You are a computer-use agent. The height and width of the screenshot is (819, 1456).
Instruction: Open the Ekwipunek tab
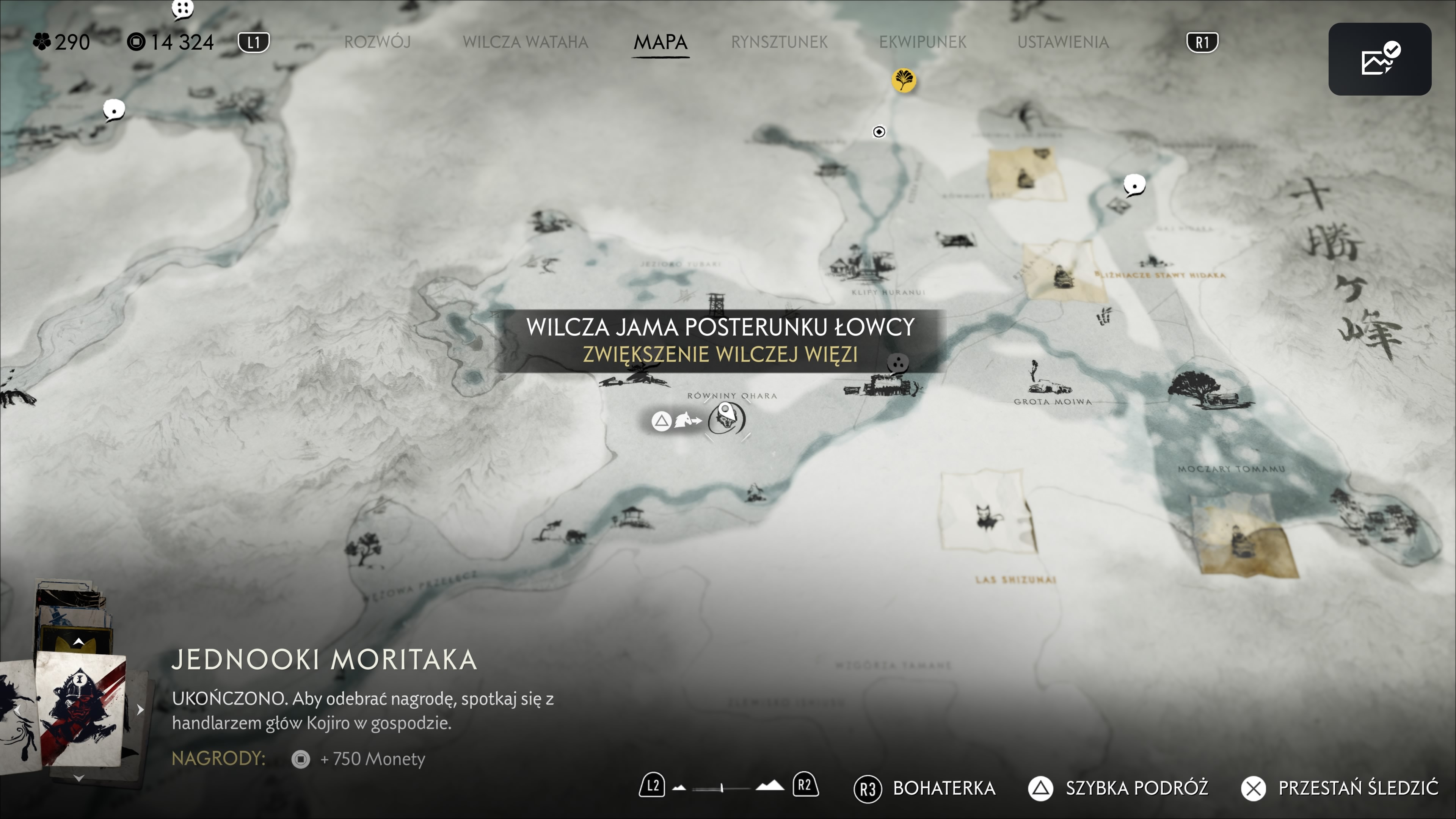click(923, 42)
